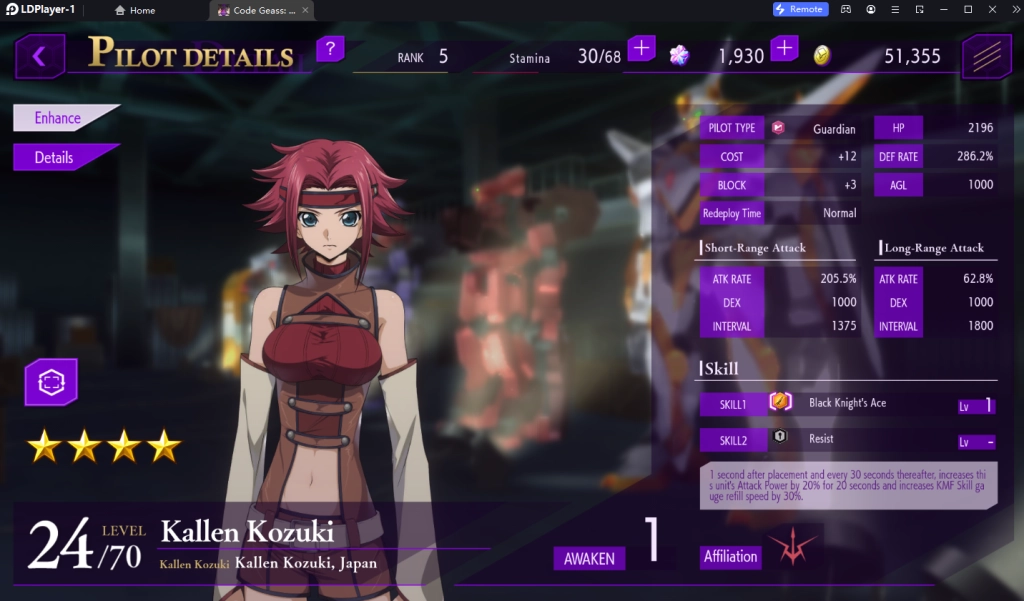Open the striped menu button
This screenshot has width=1024, height=601.
click(x=986, y=56)
